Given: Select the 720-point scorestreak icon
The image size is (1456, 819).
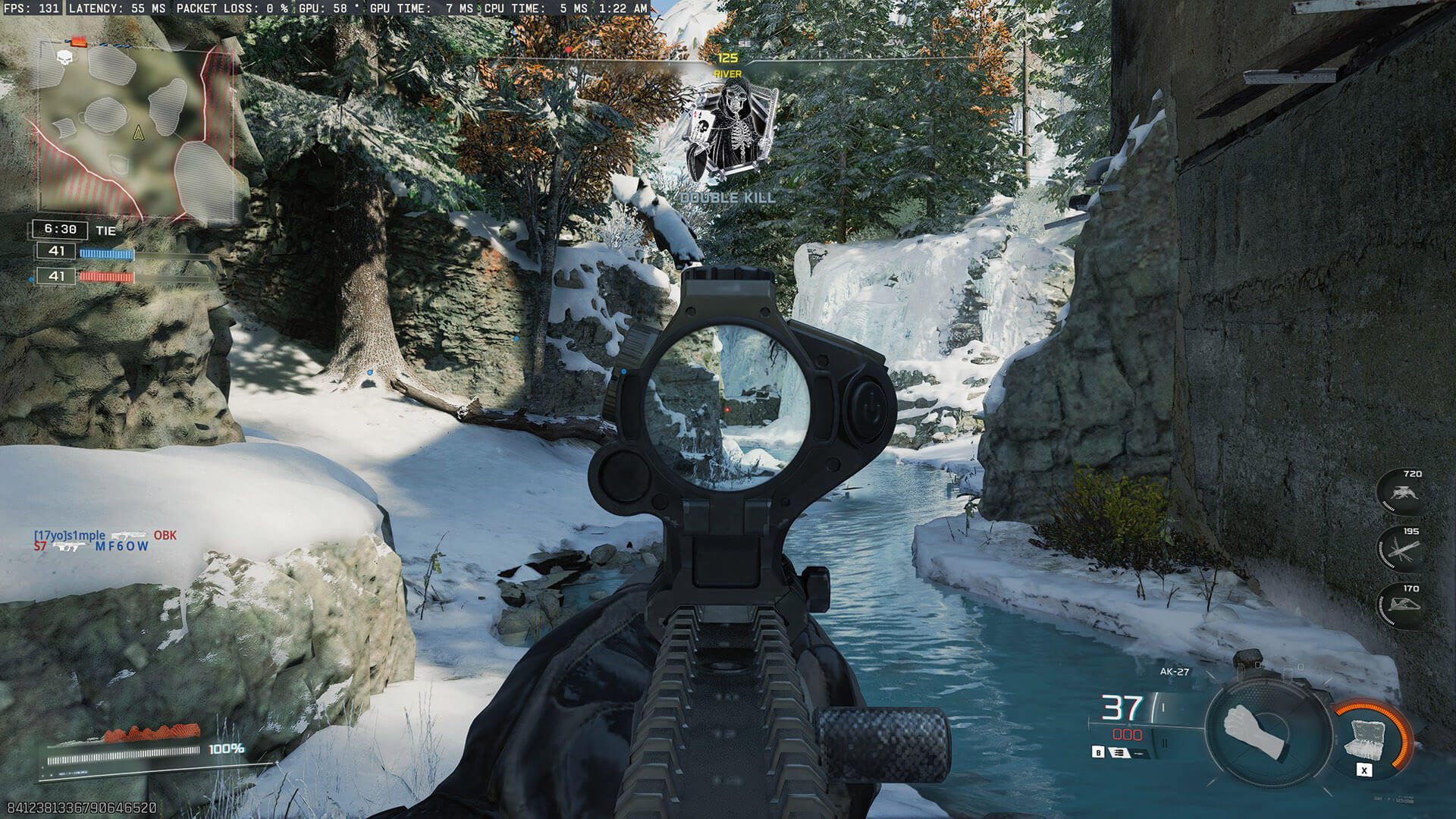Looking at the screenshot, I should pyautogui.click(x=1401, y=491).
